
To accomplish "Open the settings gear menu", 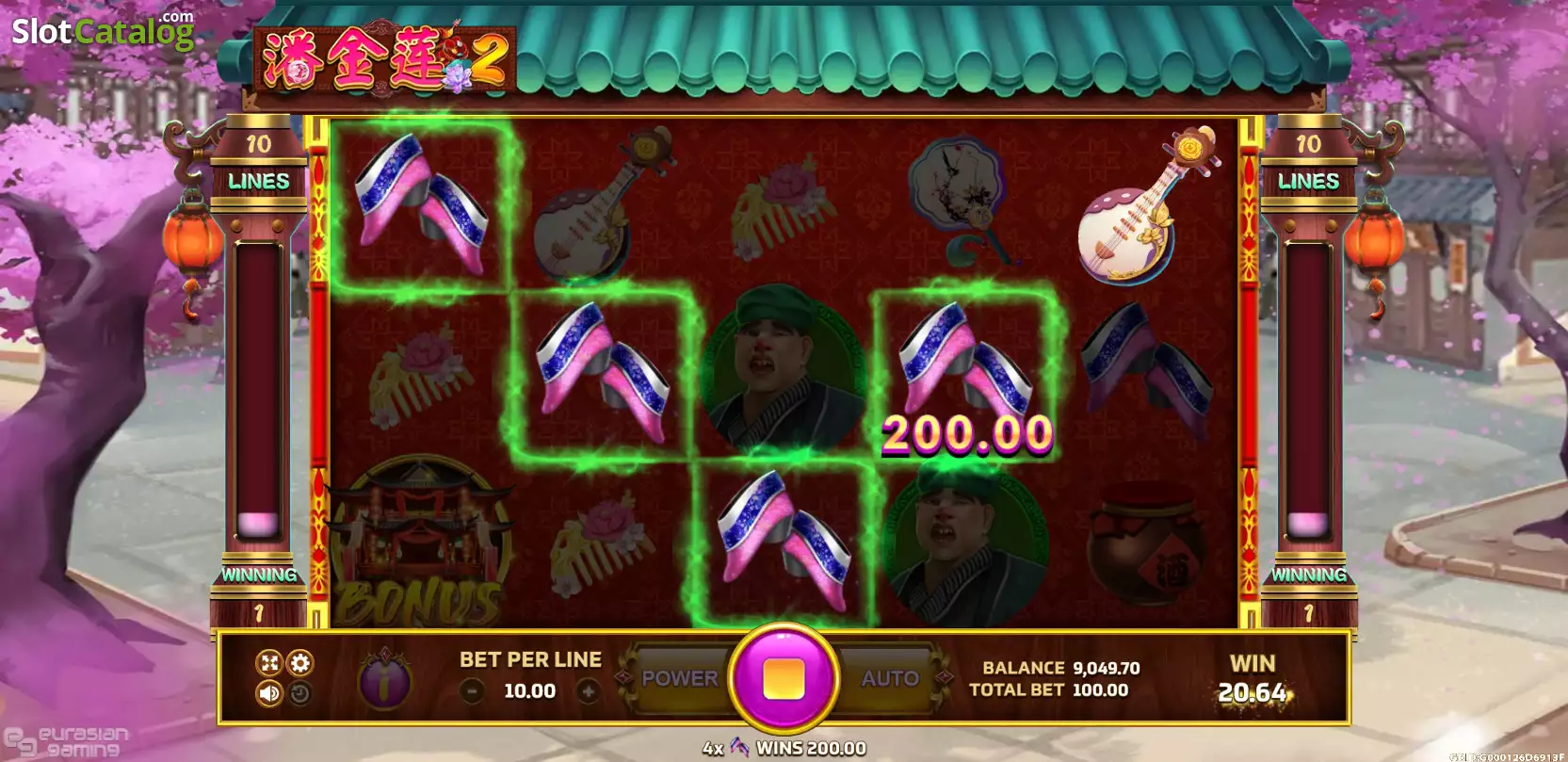I will coord(299,663).
